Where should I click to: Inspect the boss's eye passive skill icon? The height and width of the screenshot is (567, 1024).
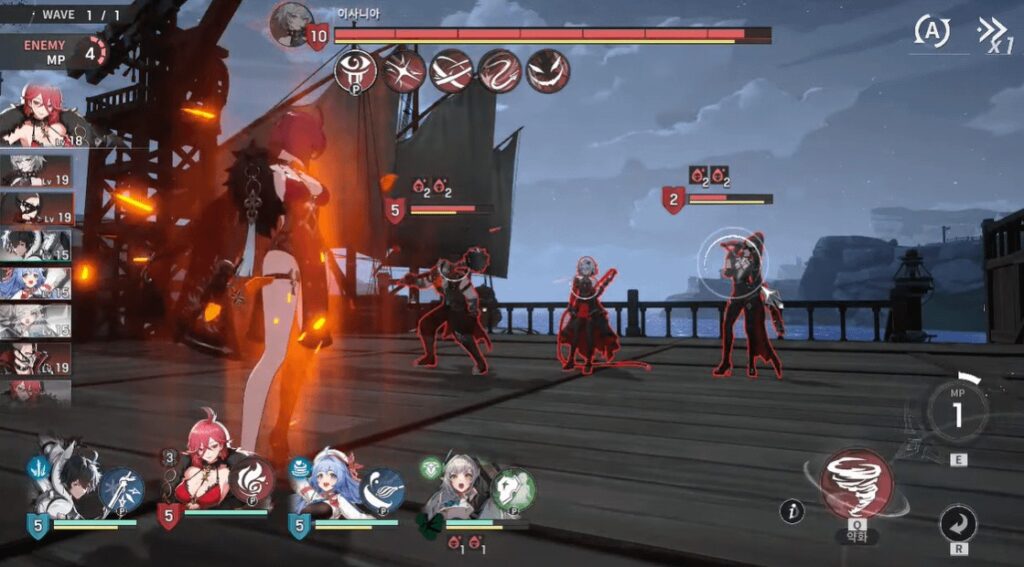[356, 70]
